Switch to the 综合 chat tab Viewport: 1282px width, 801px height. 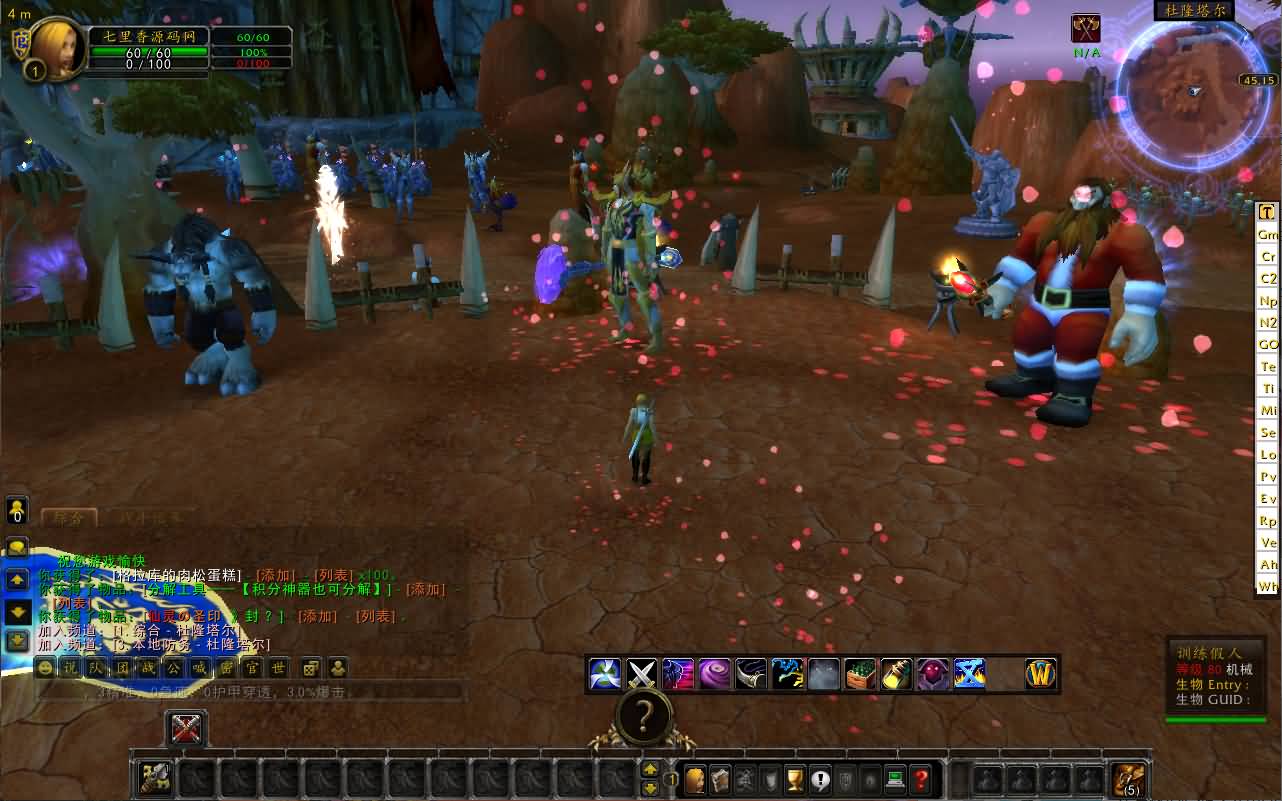69,517
